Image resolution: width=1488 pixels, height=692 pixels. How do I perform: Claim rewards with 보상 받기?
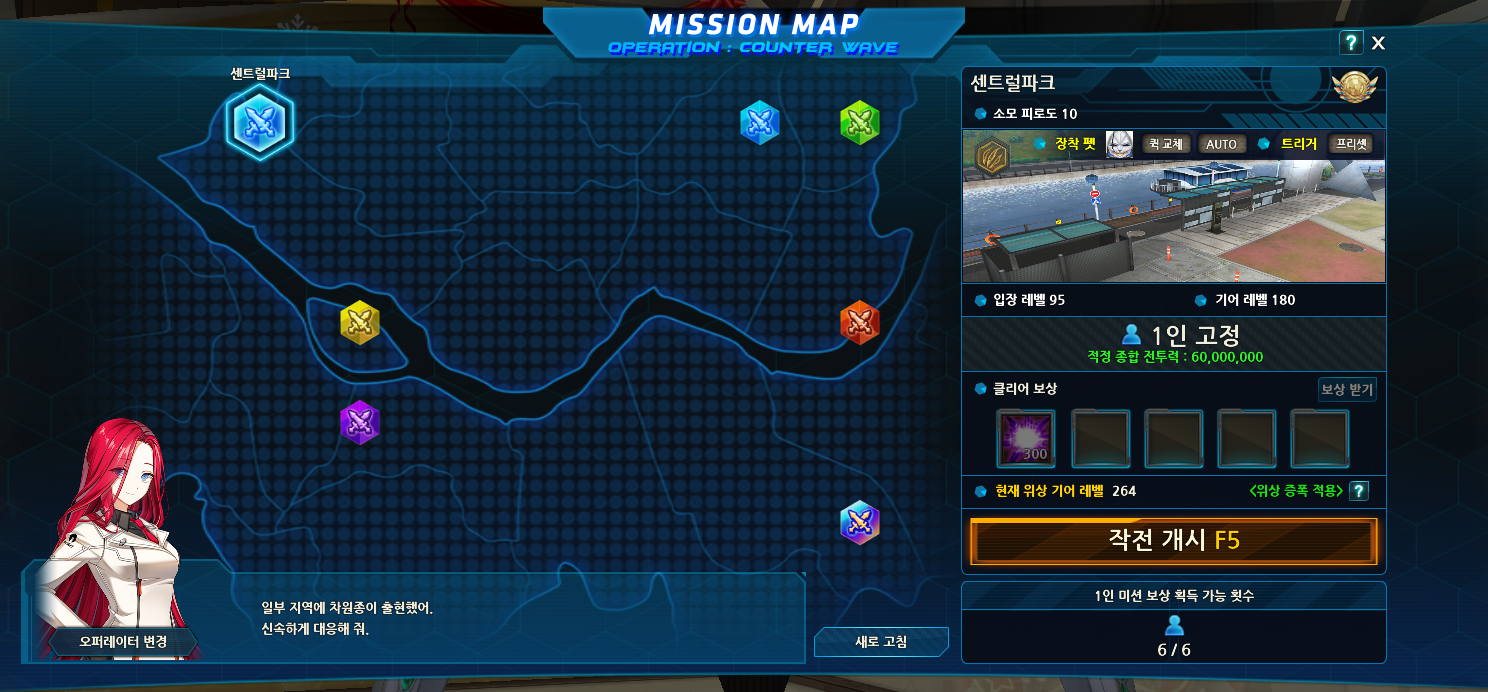(x=1346, y=389)
